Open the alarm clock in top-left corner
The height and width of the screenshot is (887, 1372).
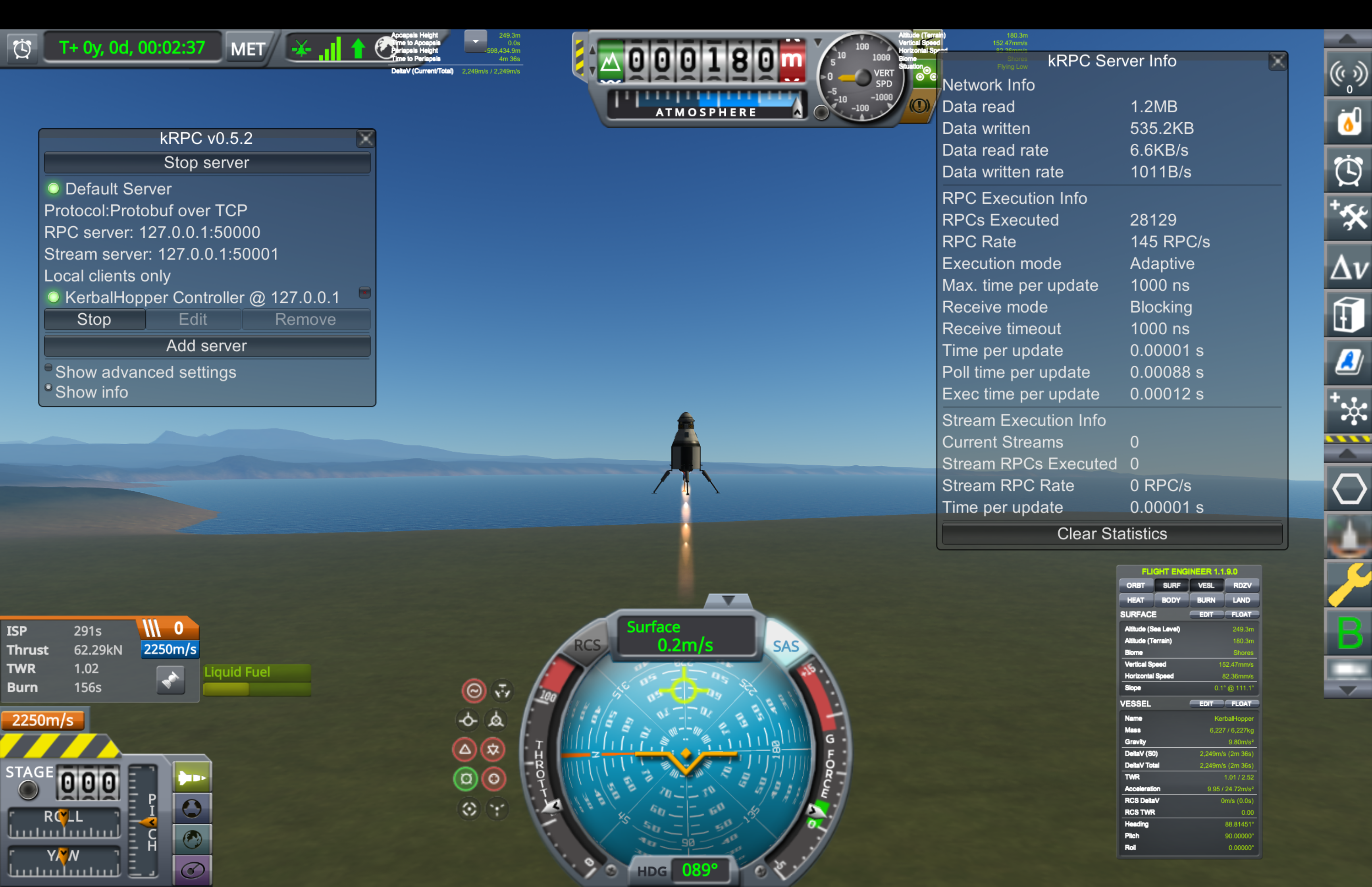[x=22, y=49]
